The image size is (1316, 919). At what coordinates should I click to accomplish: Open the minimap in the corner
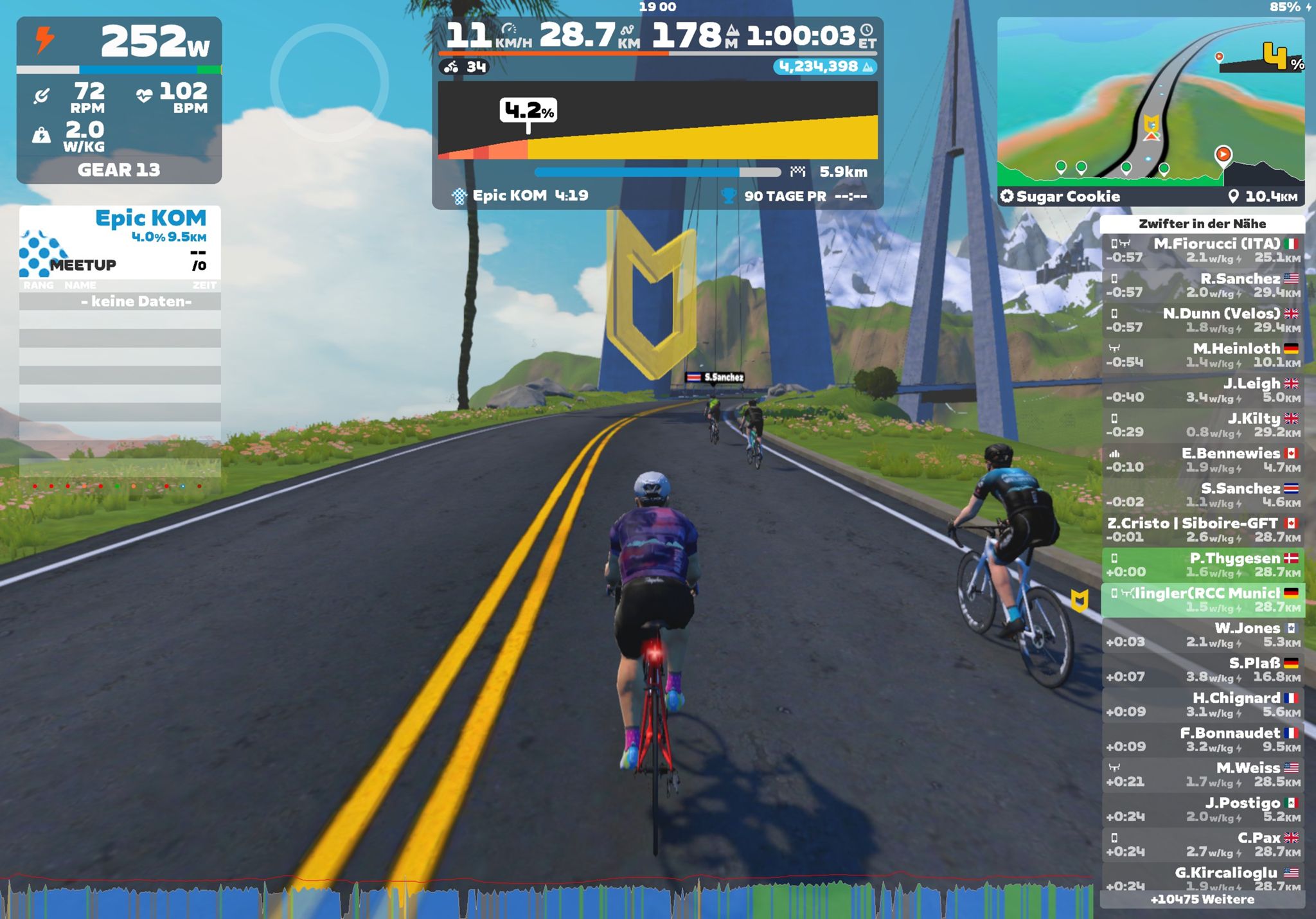[1150, 103]
